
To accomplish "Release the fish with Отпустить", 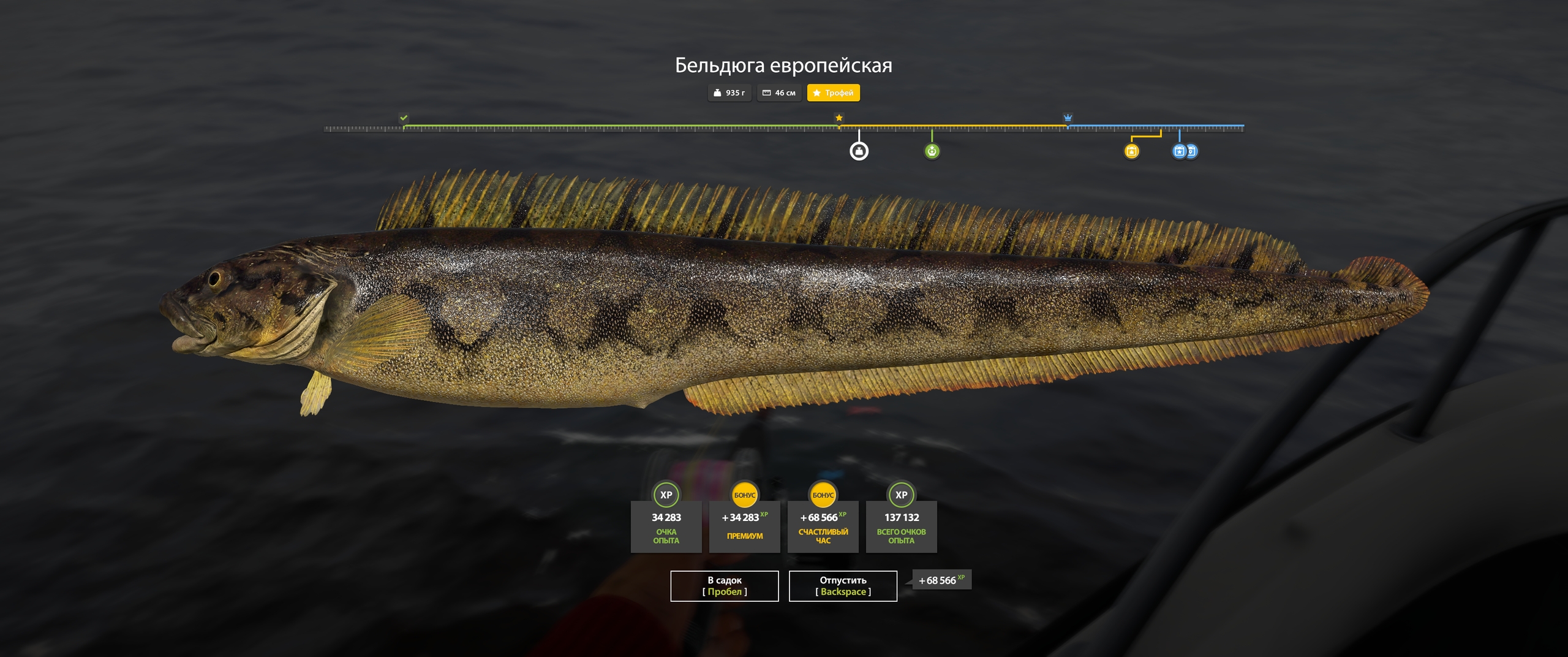I will pyautogui.click(x=842, y=586).
